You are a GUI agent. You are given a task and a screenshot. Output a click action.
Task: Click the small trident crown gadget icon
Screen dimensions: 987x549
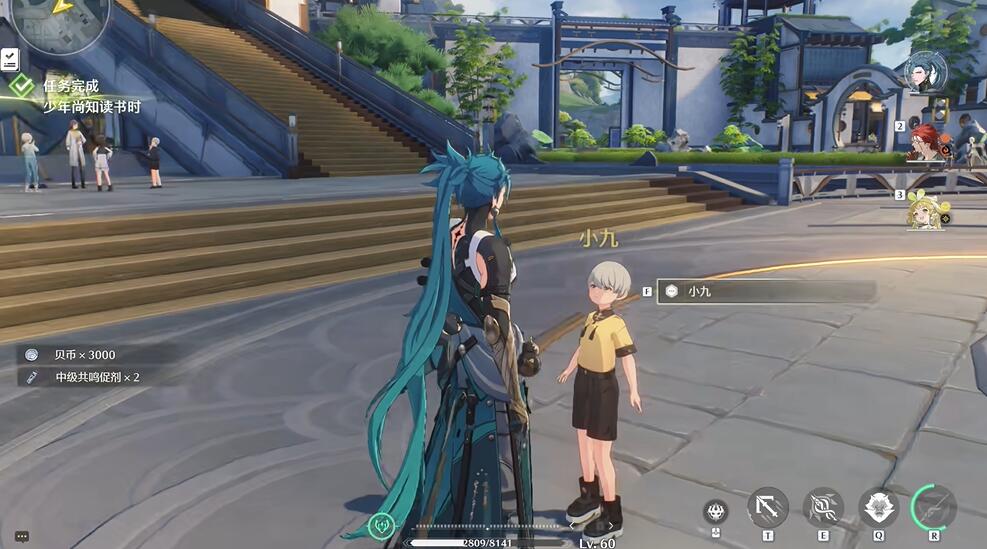coord(715,511)
